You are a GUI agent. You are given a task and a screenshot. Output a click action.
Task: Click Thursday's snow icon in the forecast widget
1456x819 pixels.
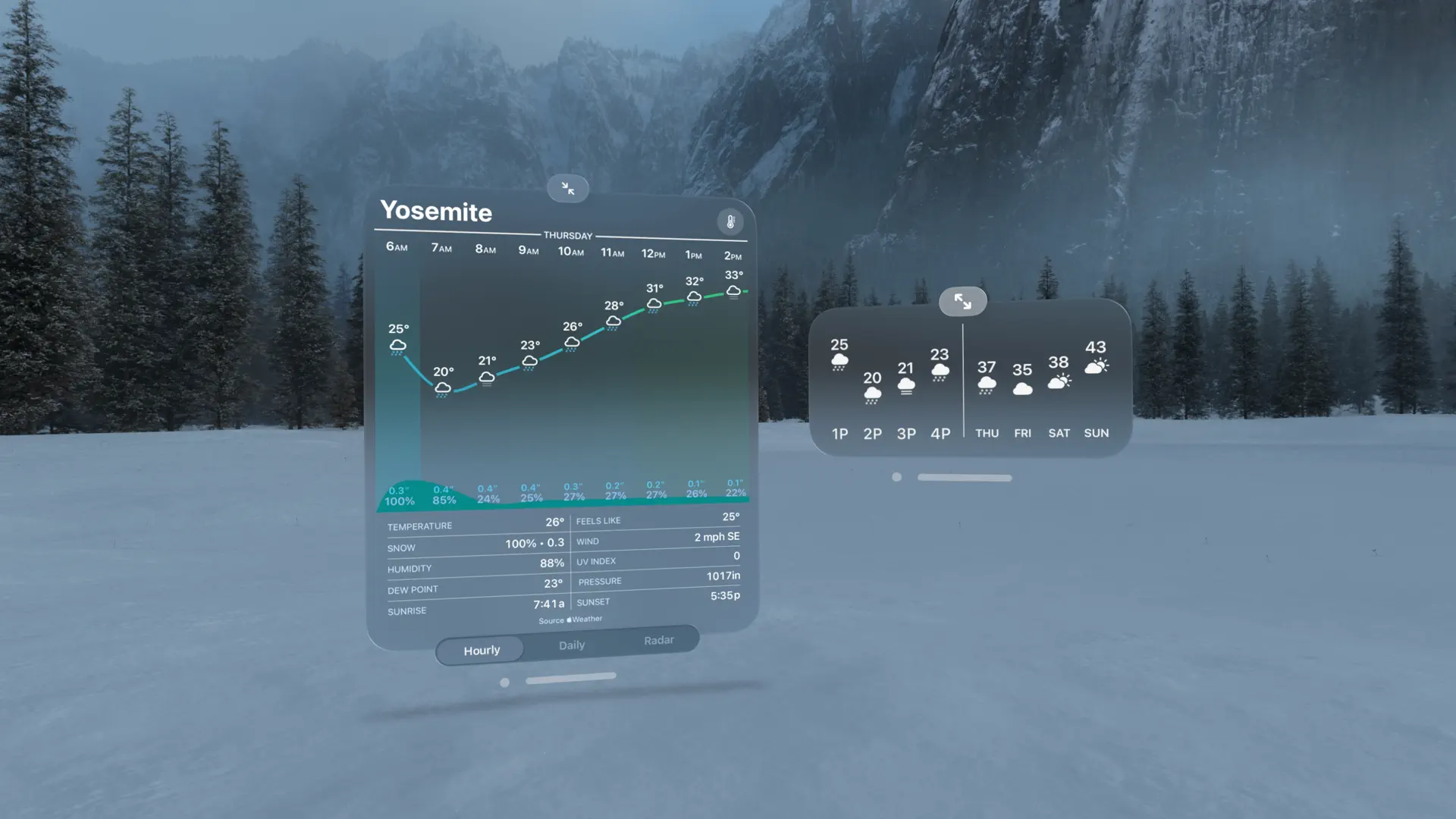pos(987,385)
